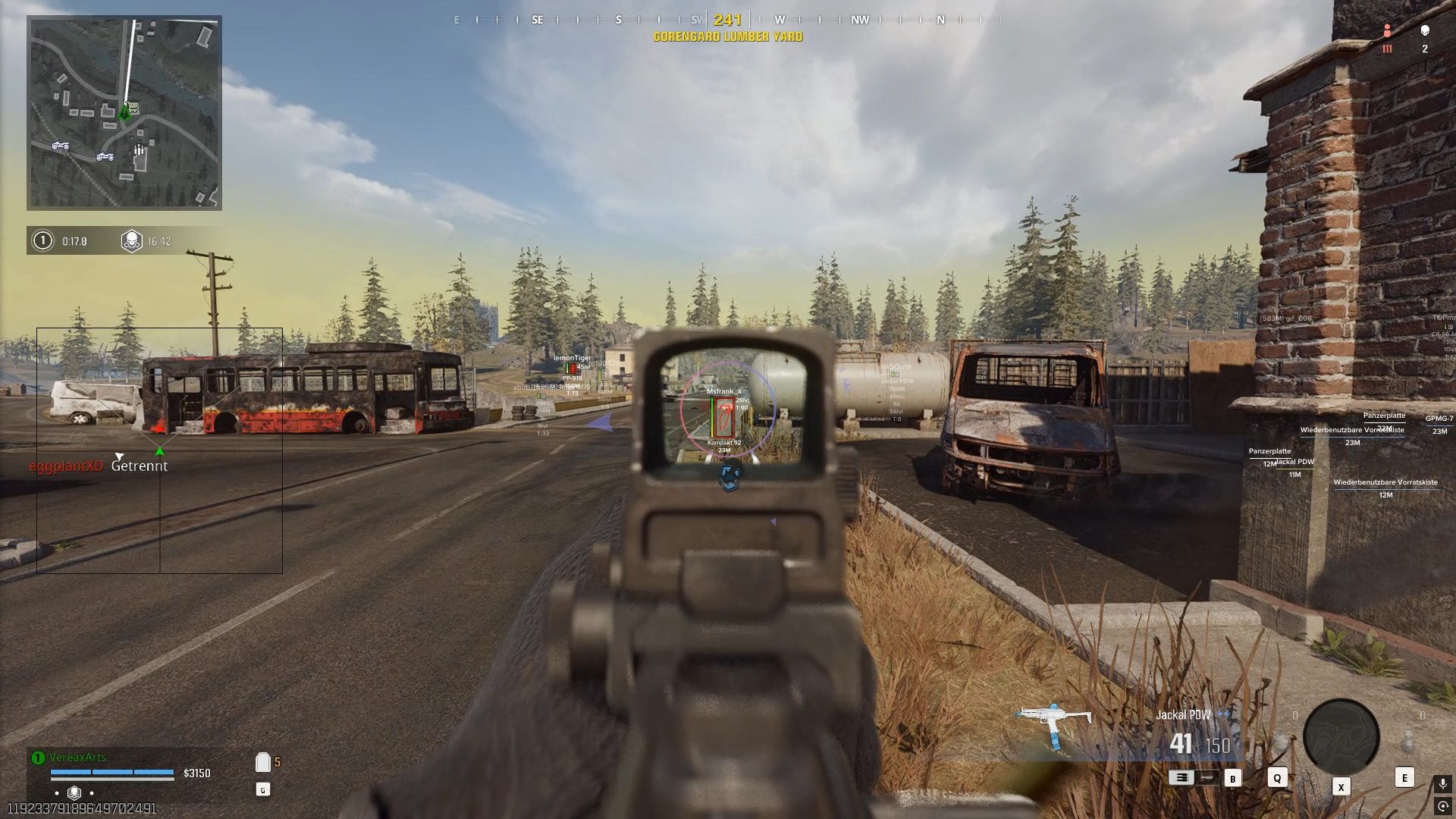
Task: Toggle the microphone icon
Action: click(x=1442, y=783)
